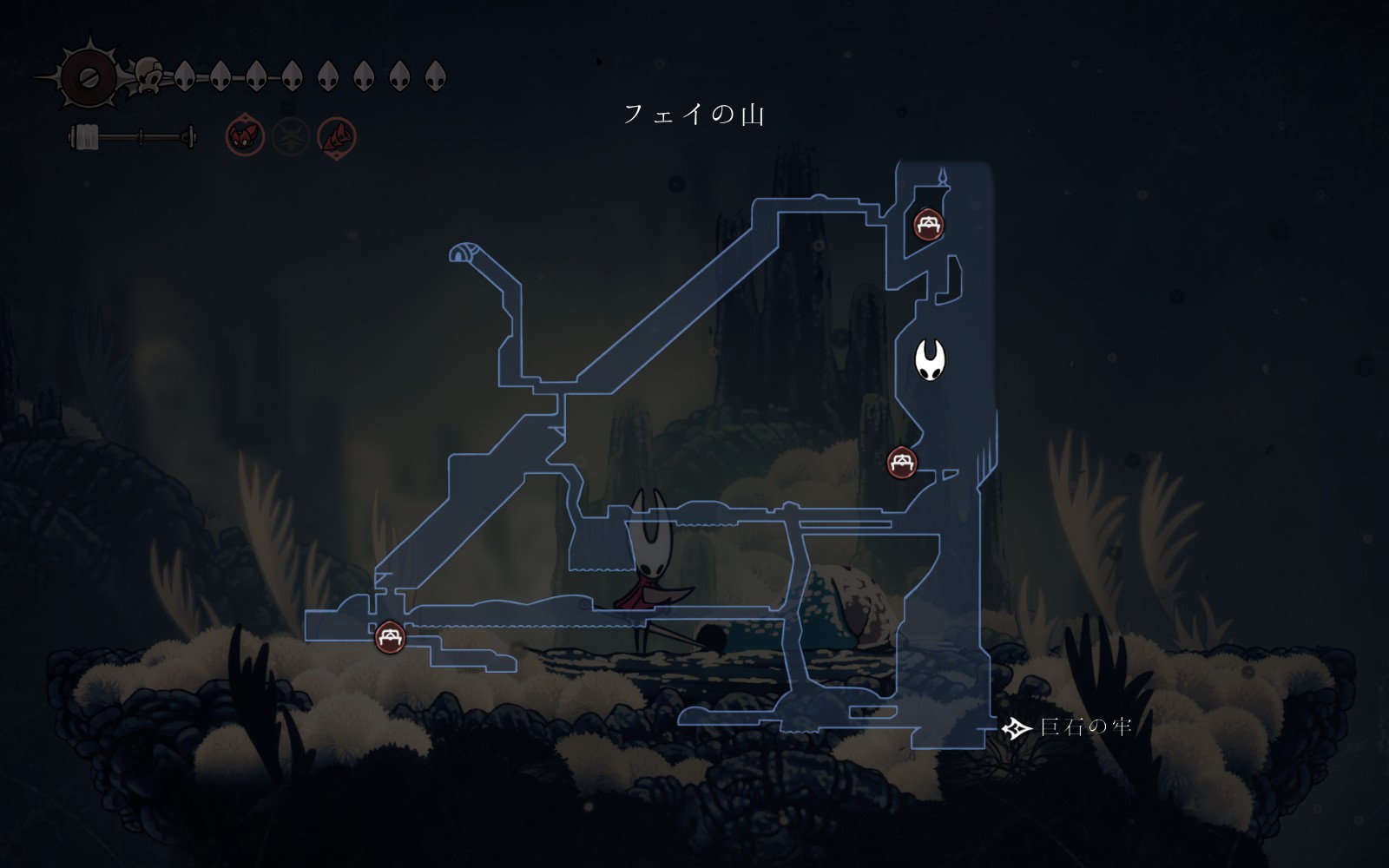
Task: Select Hornet's white position marker on the map
Action: point(930,359)
